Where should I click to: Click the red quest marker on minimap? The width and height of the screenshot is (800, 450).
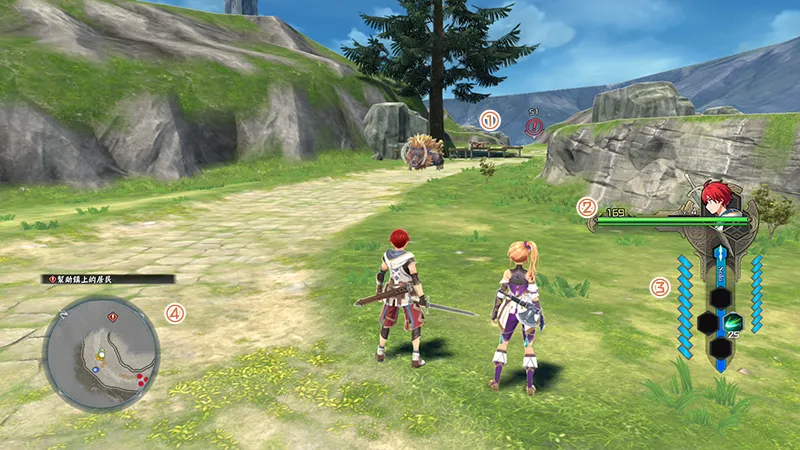click(x=111, y=316)
